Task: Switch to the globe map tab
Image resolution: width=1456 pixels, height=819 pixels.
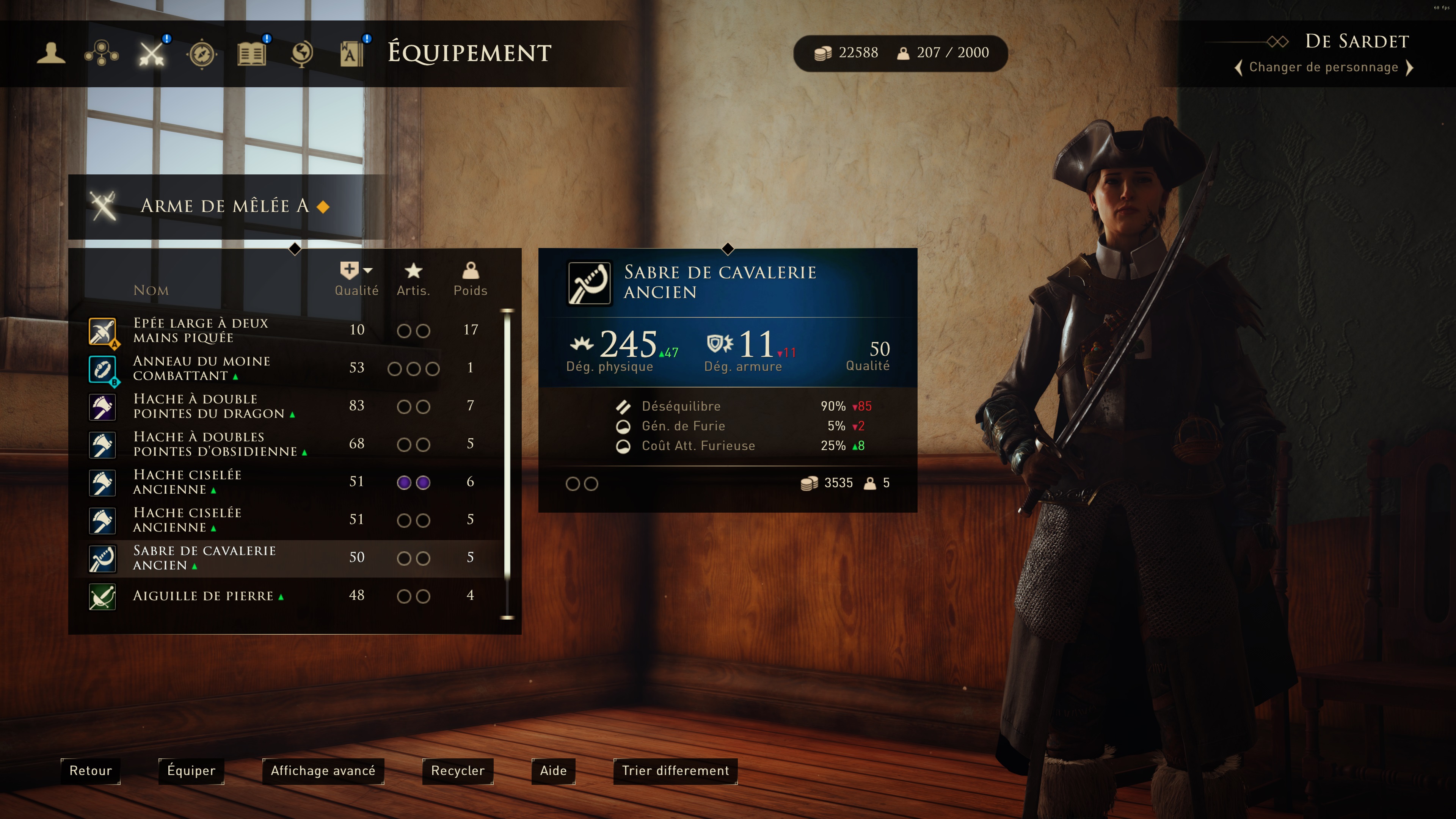Action: 302,54
